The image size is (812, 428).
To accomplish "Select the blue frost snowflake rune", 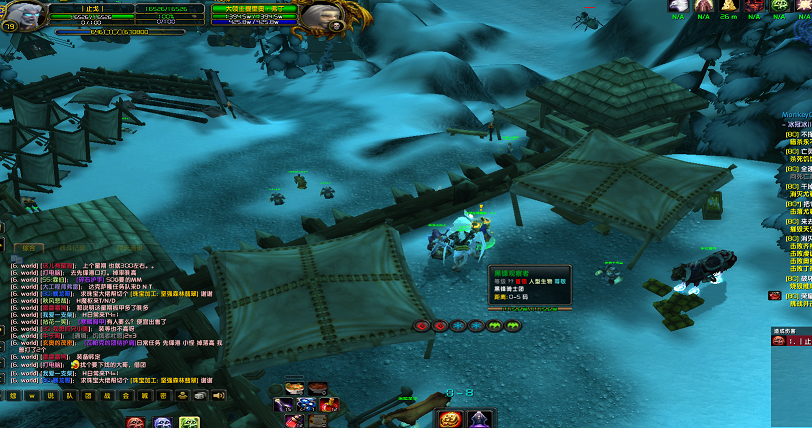I will pyautogui.click(x=459, y=326).
